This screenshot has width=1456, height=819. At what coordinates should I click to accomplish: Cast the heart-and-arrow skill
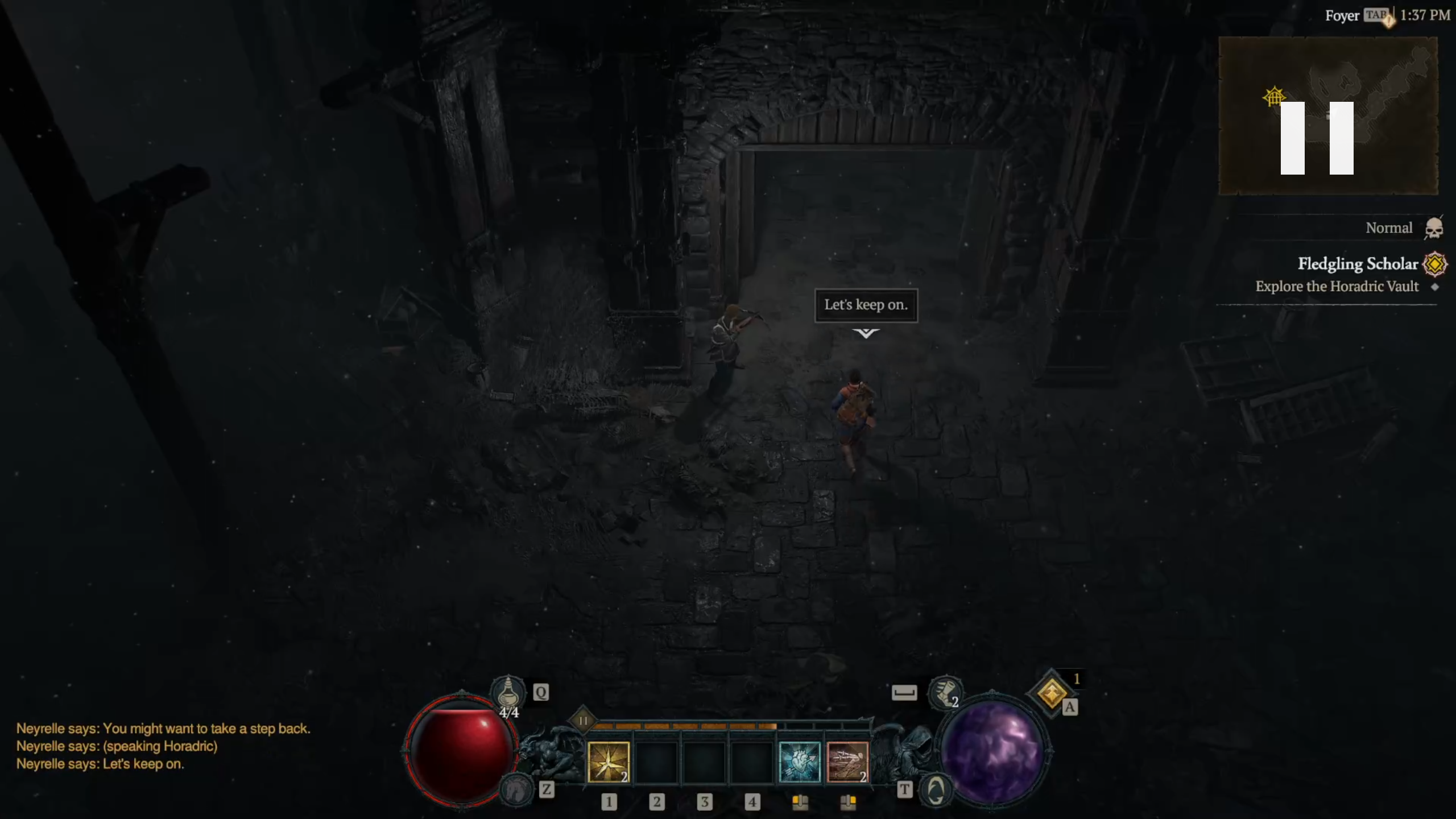coord(799,762)
